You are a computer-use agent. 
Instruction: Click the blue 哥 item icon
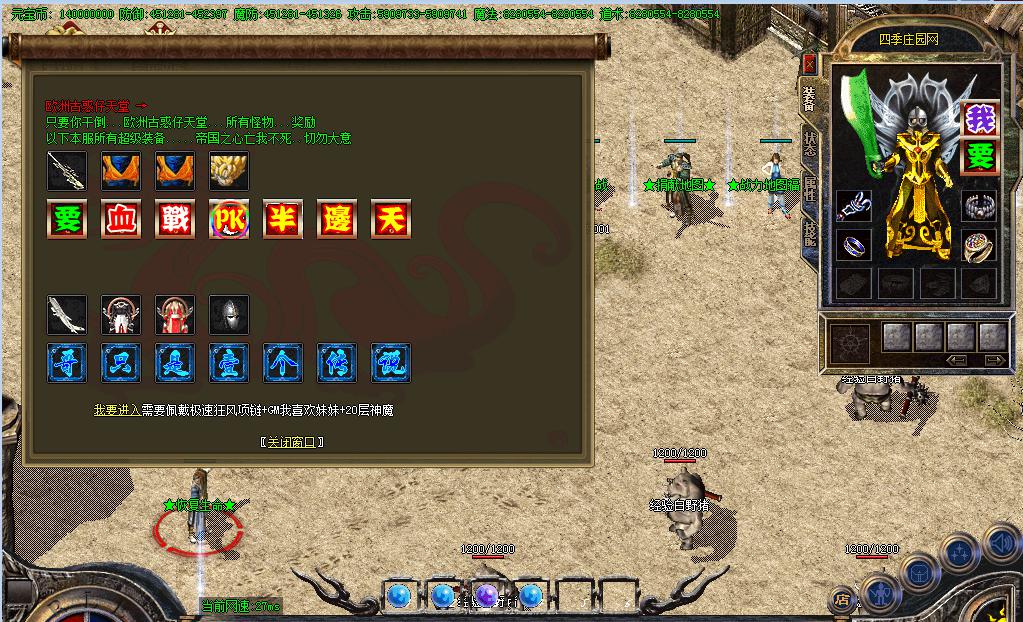click(x=66, y=362)
